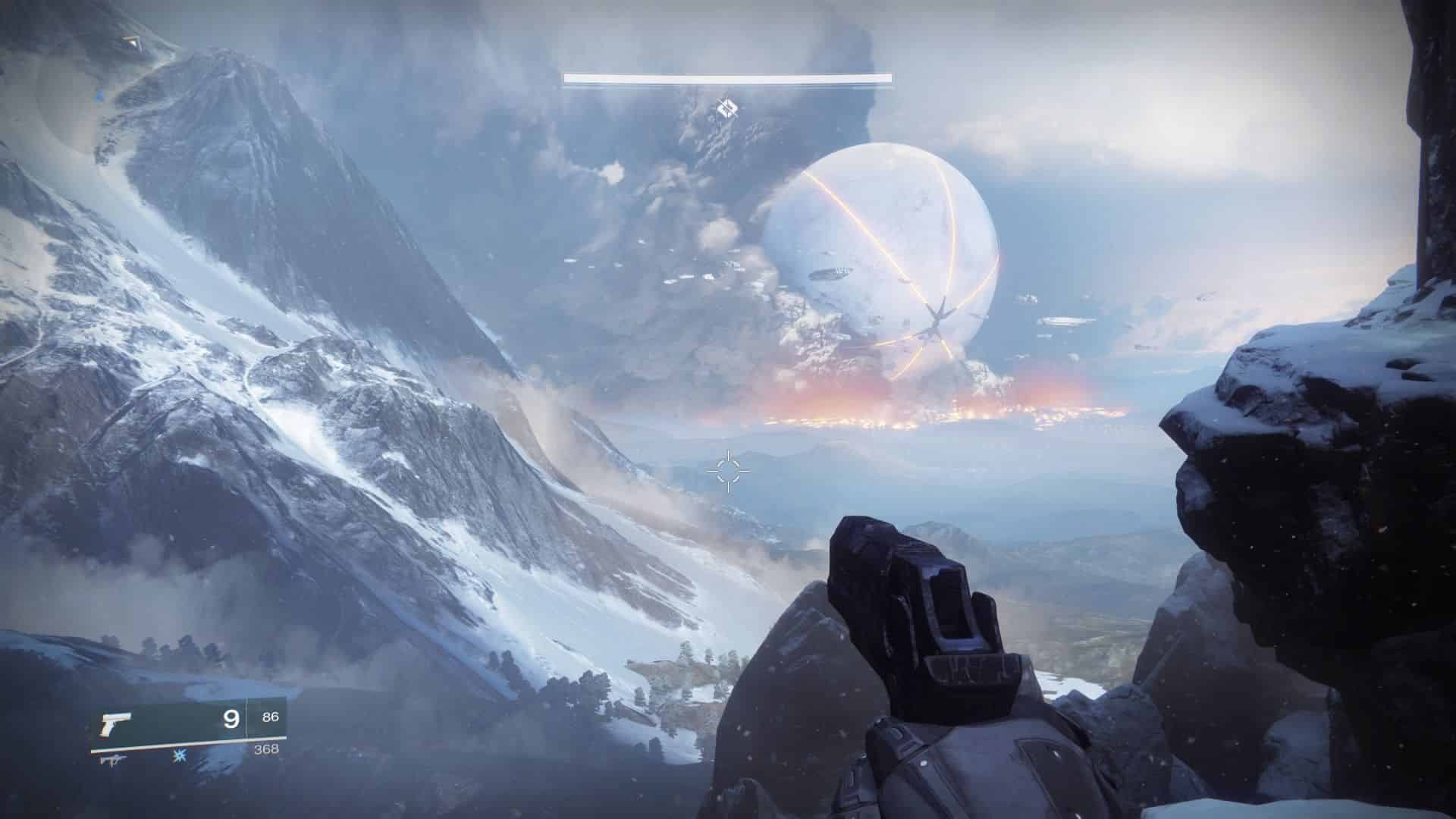
Task: Activate the blue starburst ability icon
Action: tap(180, 756)
